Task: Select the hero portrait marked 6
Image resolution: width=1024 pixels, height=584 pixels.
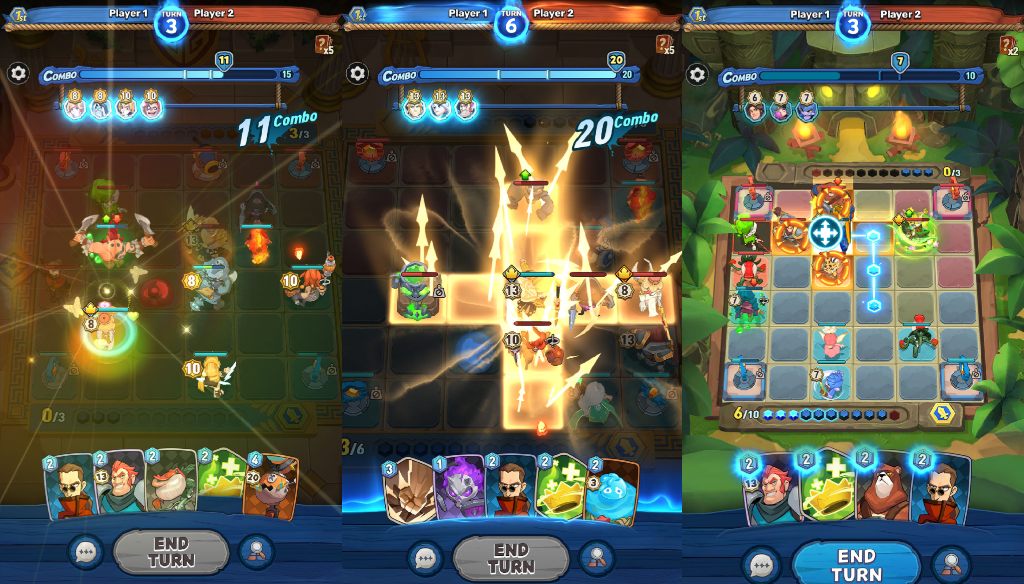Action: [755, 110]
